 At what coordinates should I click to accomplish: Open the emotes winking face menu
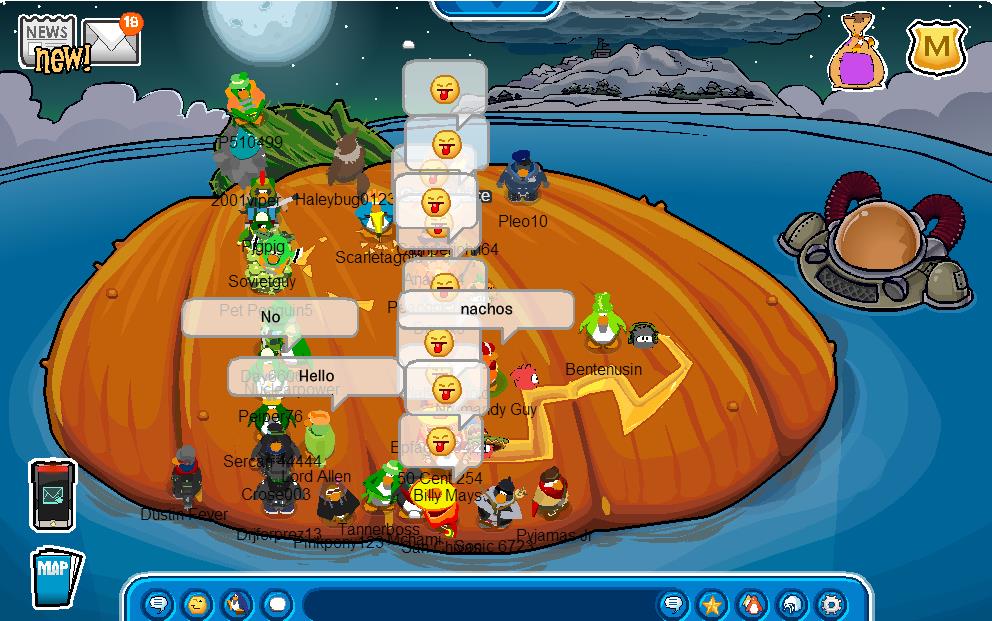click(x=198, y=604)
